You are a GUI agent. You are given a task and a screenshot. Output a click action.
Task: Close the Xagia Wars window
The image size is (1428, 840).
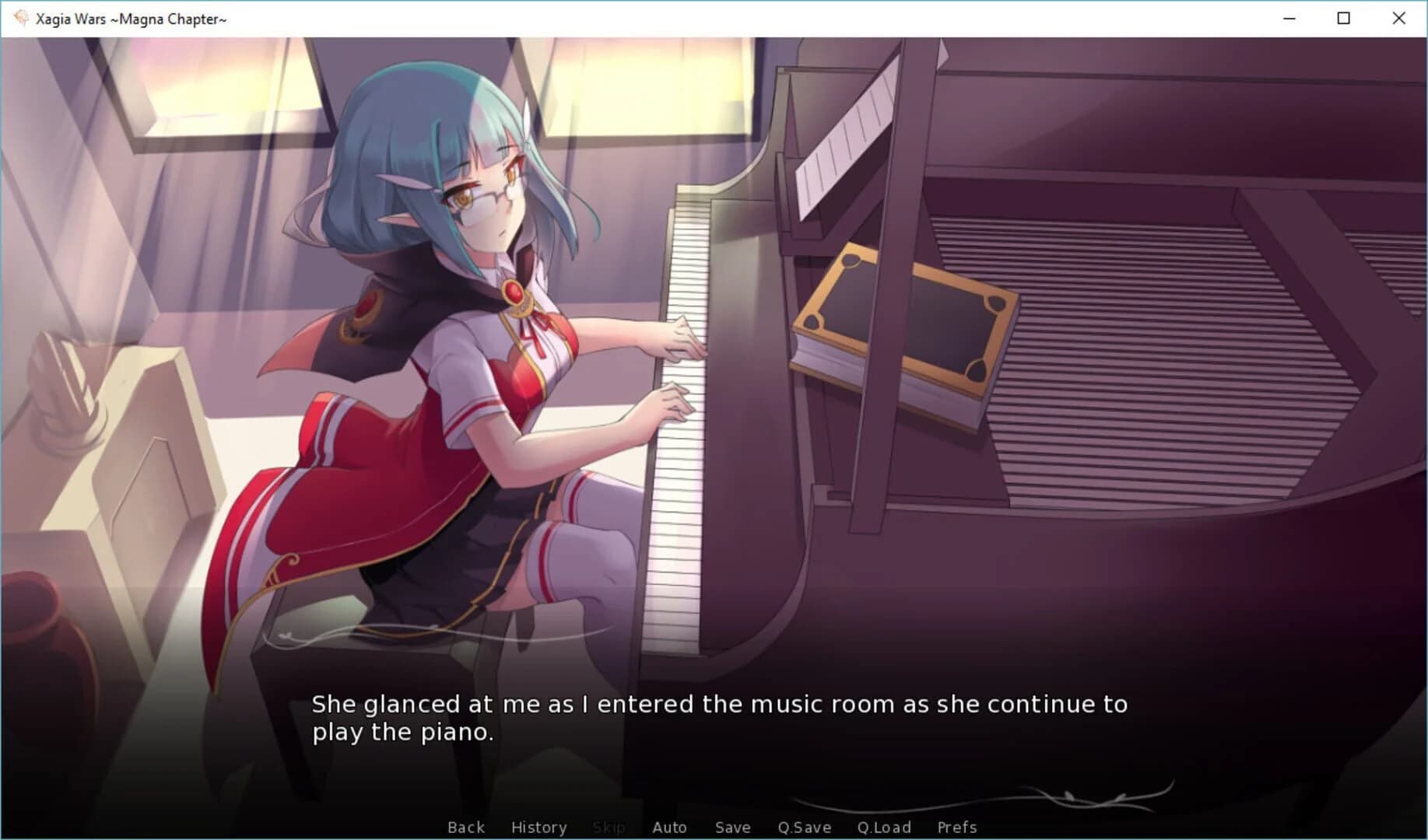point(1398,18)
